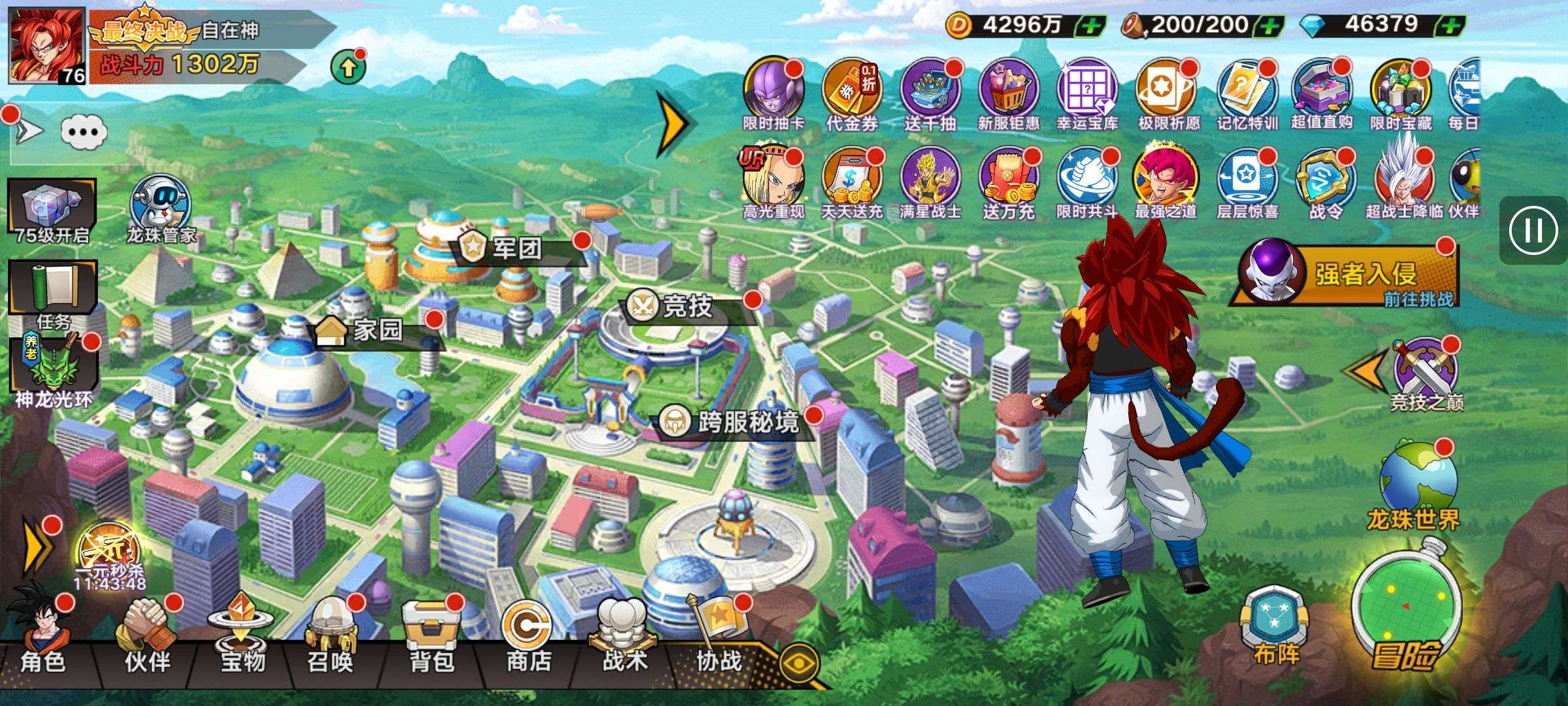
Task: Add diamonds with the green plus
Action: click(x=1449, y=26)
